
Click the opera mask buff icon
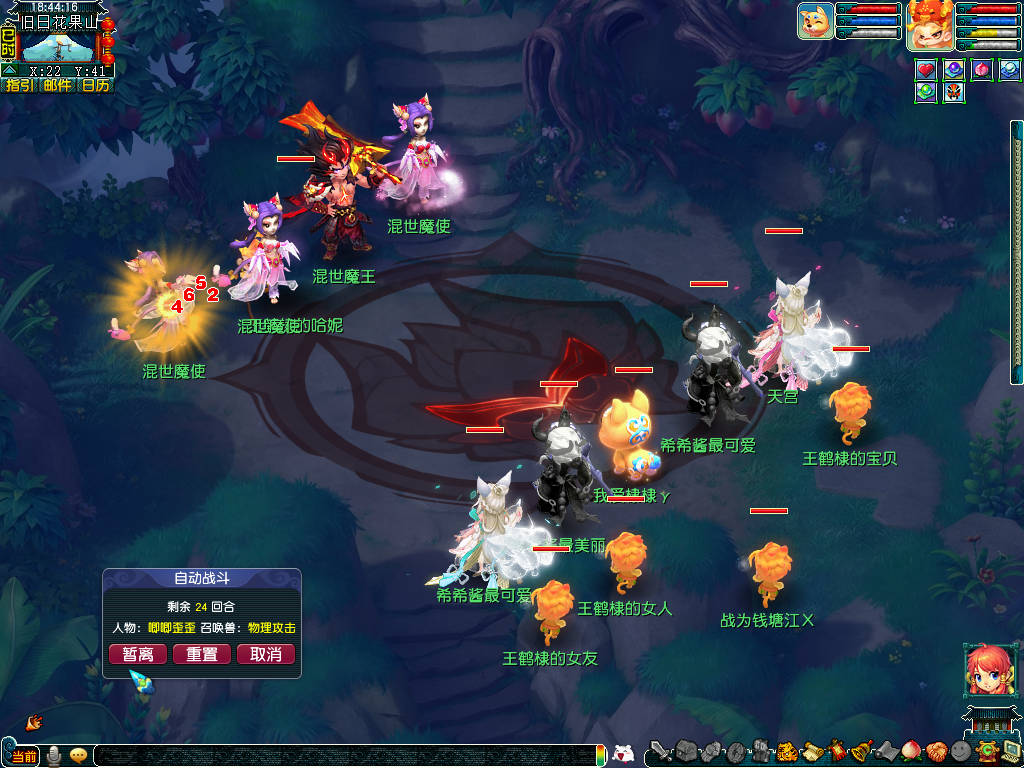[954, 92]
